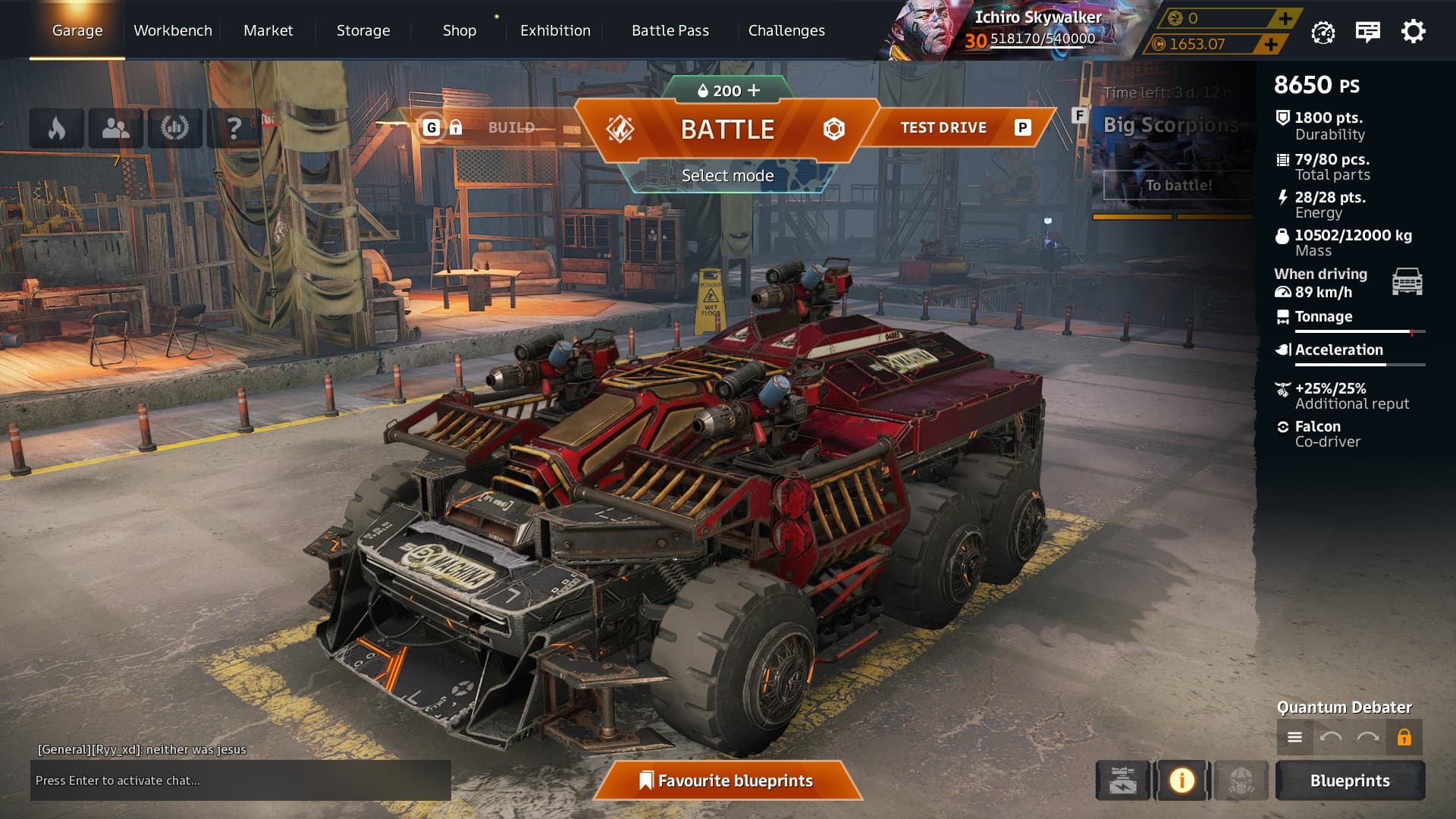Open the Blueprints panel
Viewport: 1456px width, 819px height.
(x=1349, y=780)
